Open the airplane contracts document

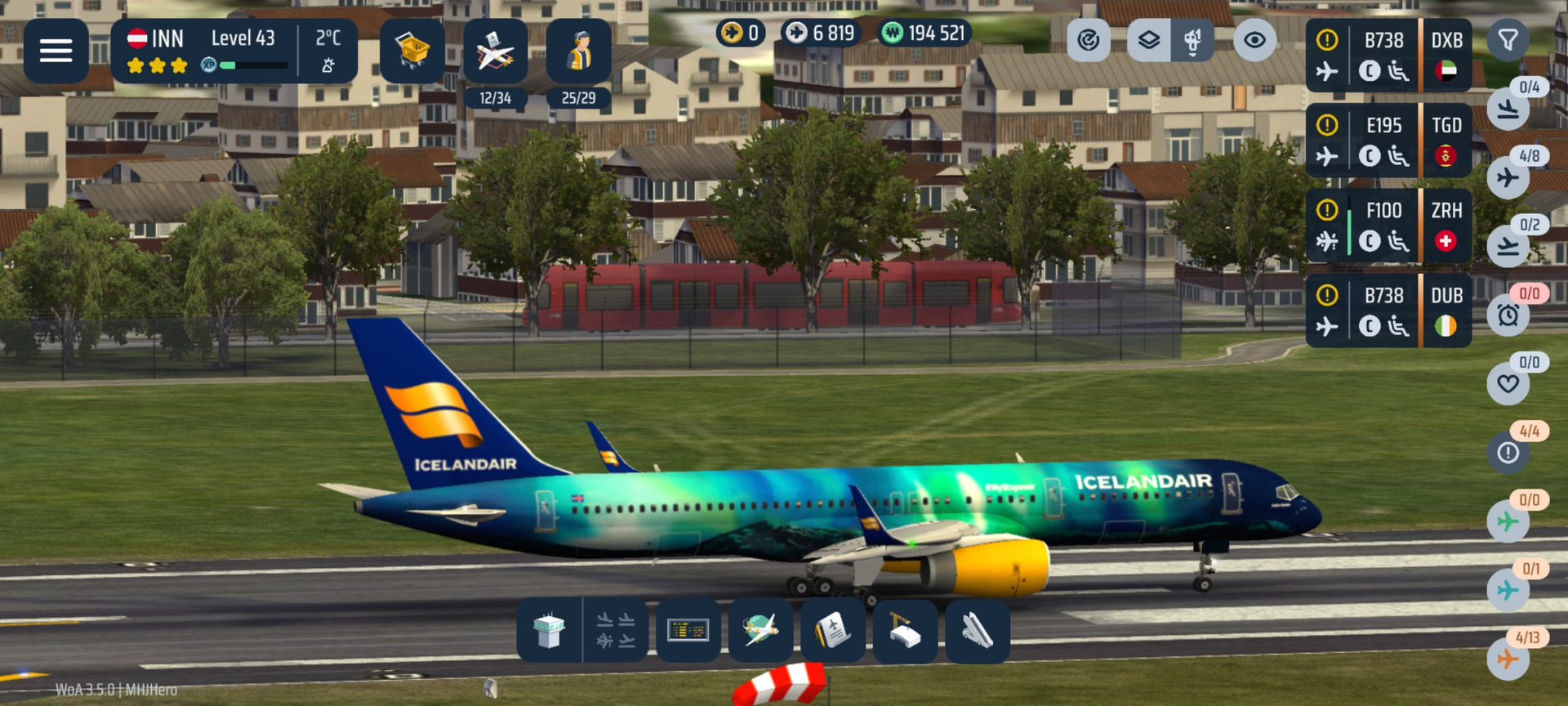[832, 631]
